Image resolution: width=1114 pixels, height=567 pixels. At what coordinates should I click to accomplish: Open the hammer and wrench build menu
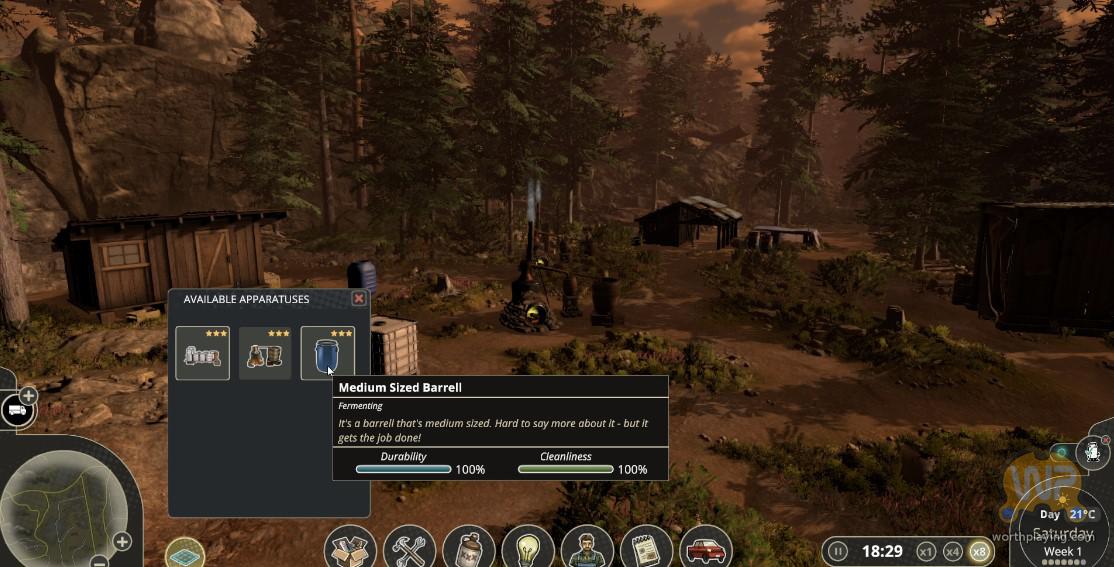click(x=409, y=549)
